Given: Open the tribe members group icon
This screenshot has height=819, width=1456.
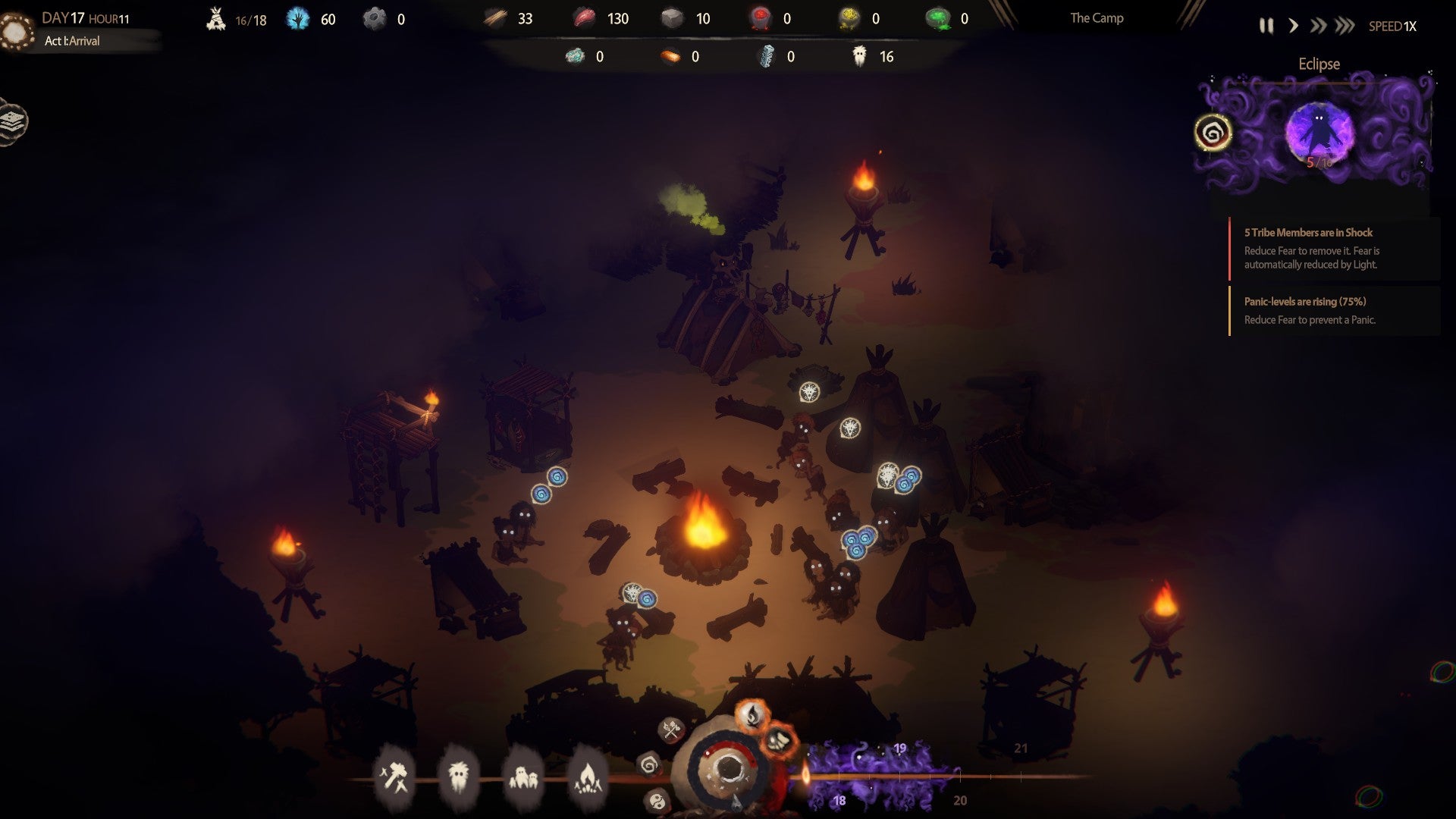Looking at the screenshot, I should coord(523,777).
